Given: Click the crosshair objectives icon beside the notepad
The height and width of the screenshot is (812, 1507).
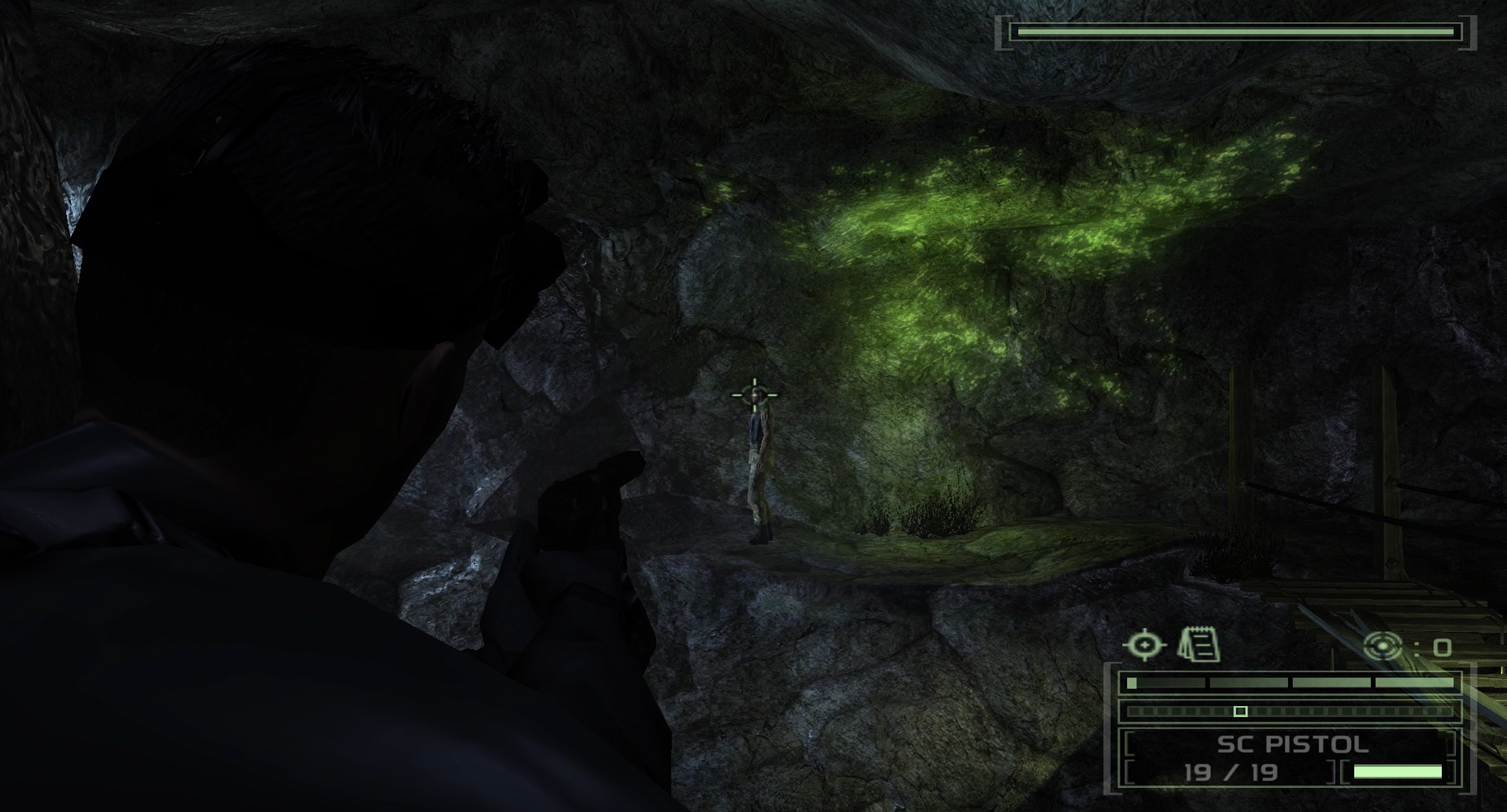Looking at the screenshot, I should (1144, 645).
